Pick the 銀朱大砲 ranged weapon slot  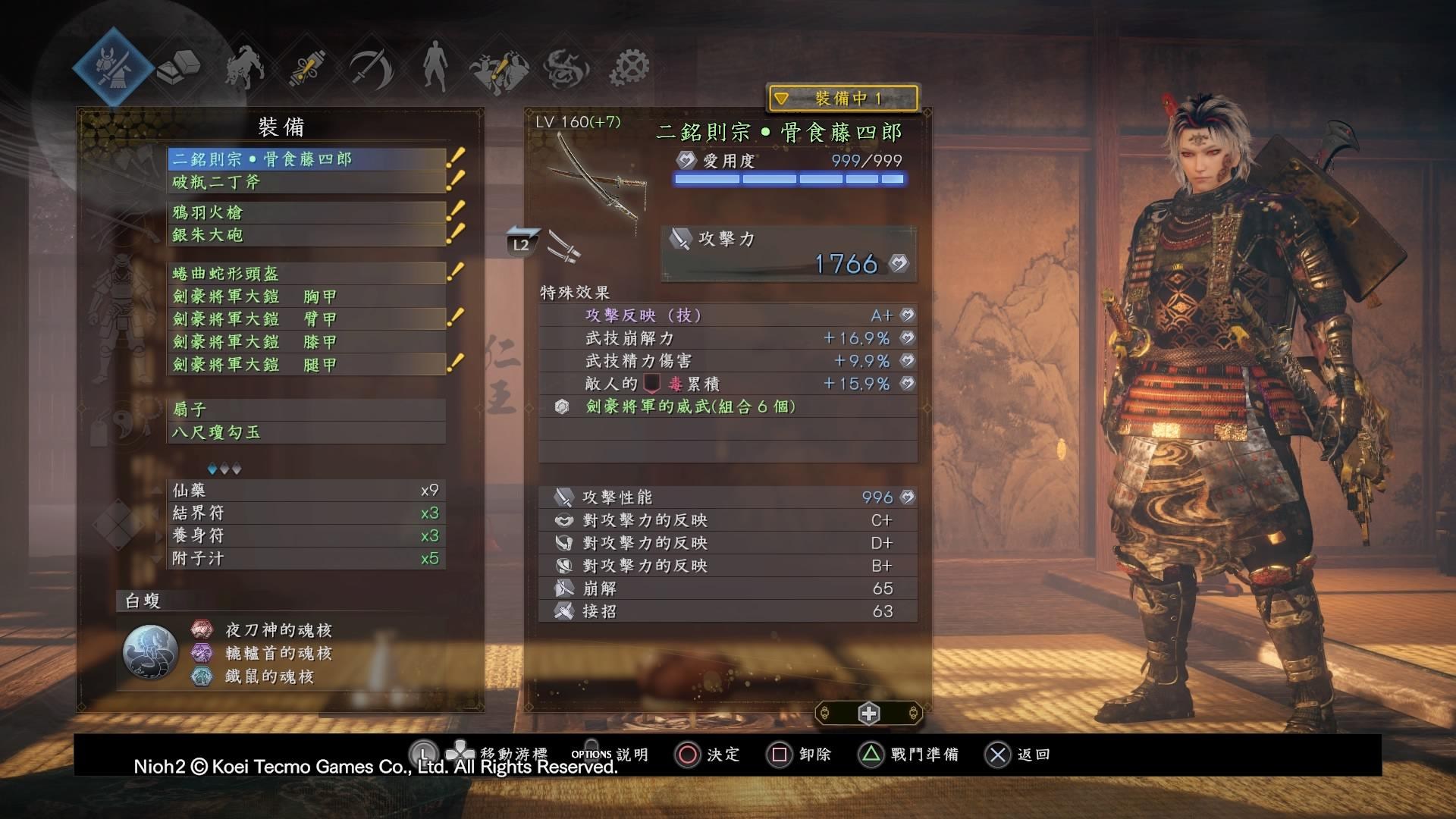(306, 235)
